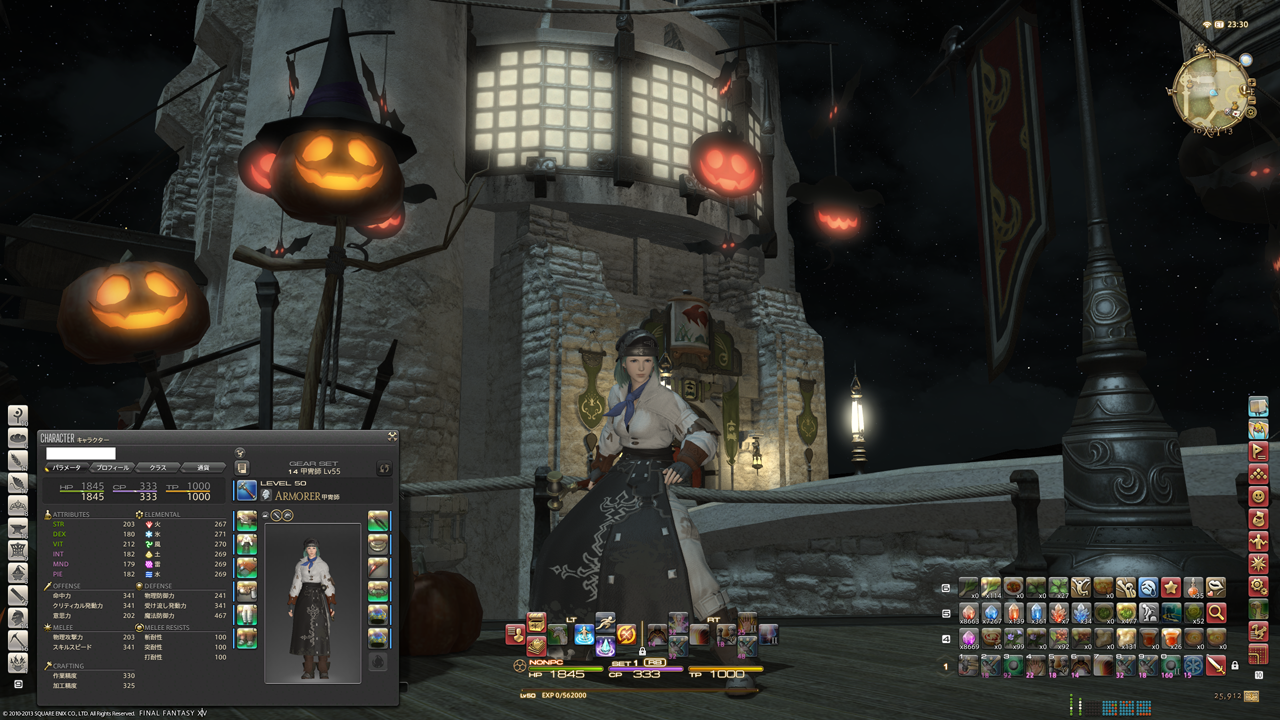Select the purple crystal hotbar slot
Image resolution: width=1280 pixels, height=720 pixels.
click(x=968, y=638)
